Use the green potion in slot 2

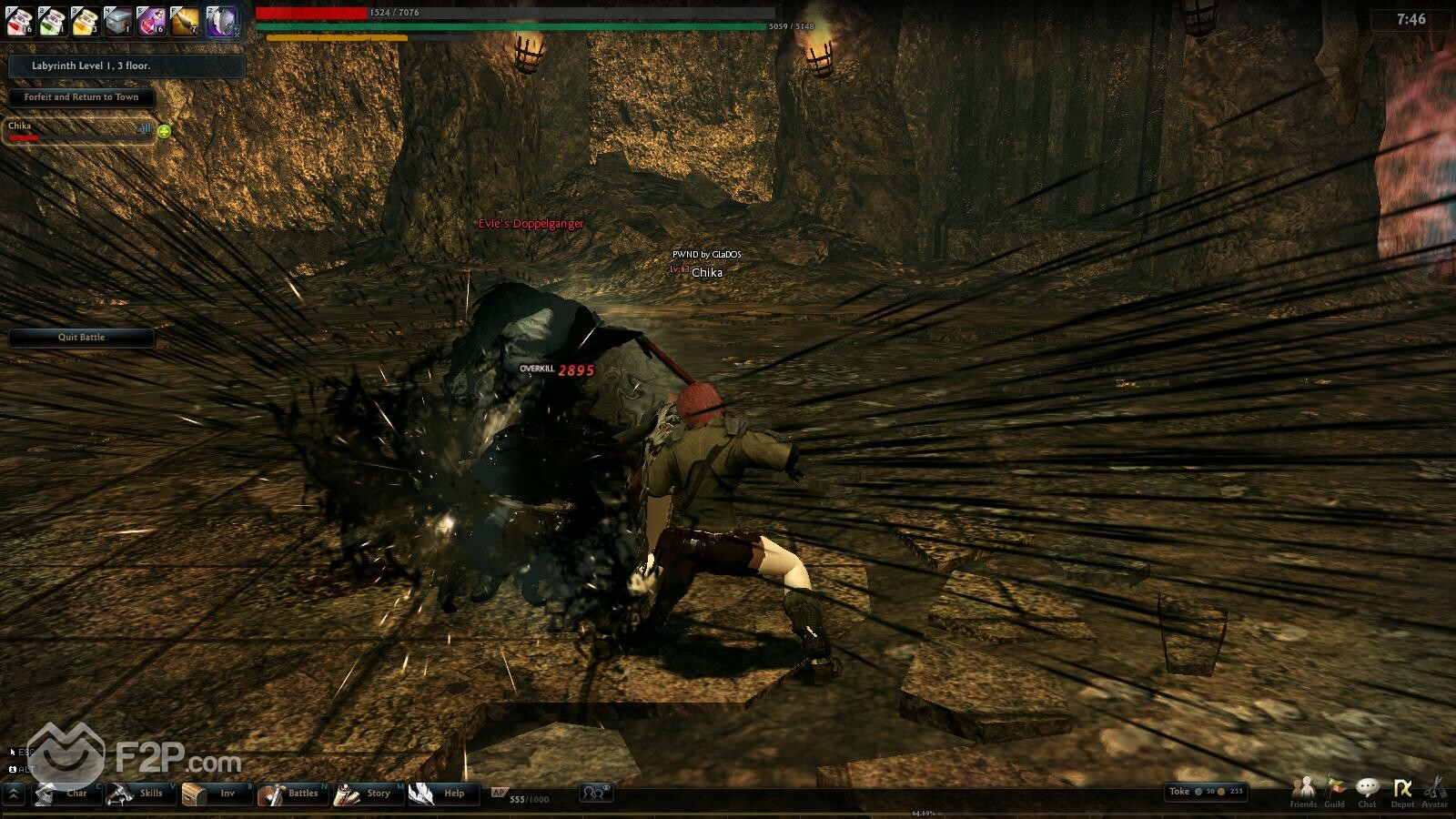[53, 21]
